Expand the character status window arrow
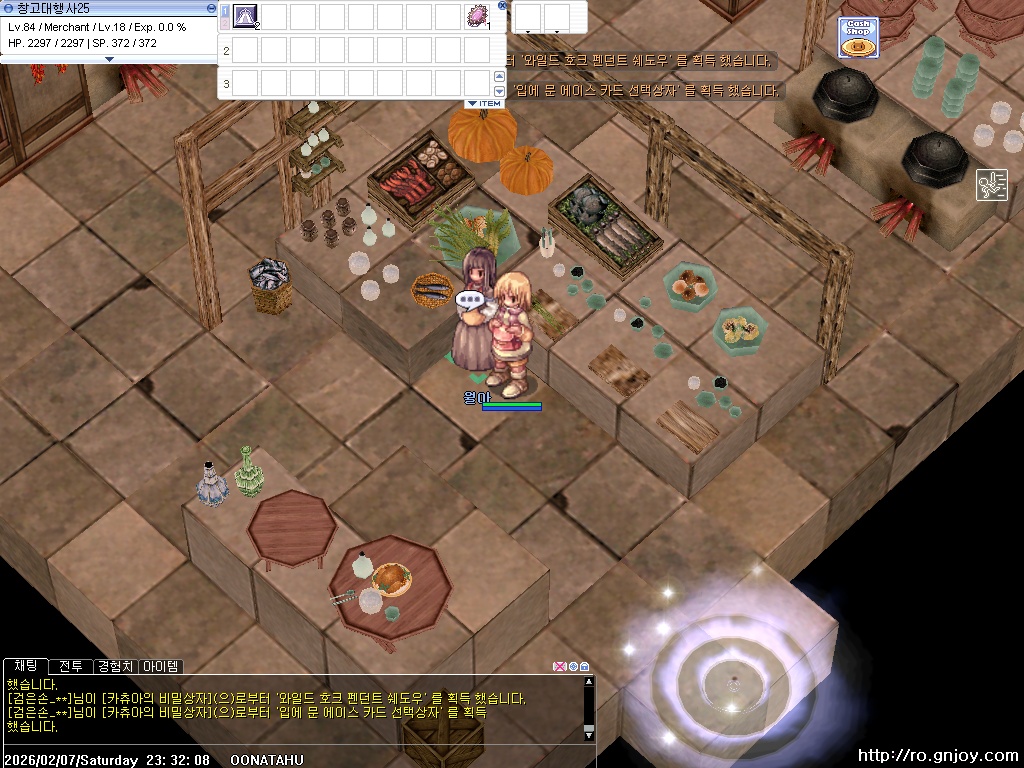Viewport: 1024px width, 768px height. pyautogui.click(x=110, y=59)
